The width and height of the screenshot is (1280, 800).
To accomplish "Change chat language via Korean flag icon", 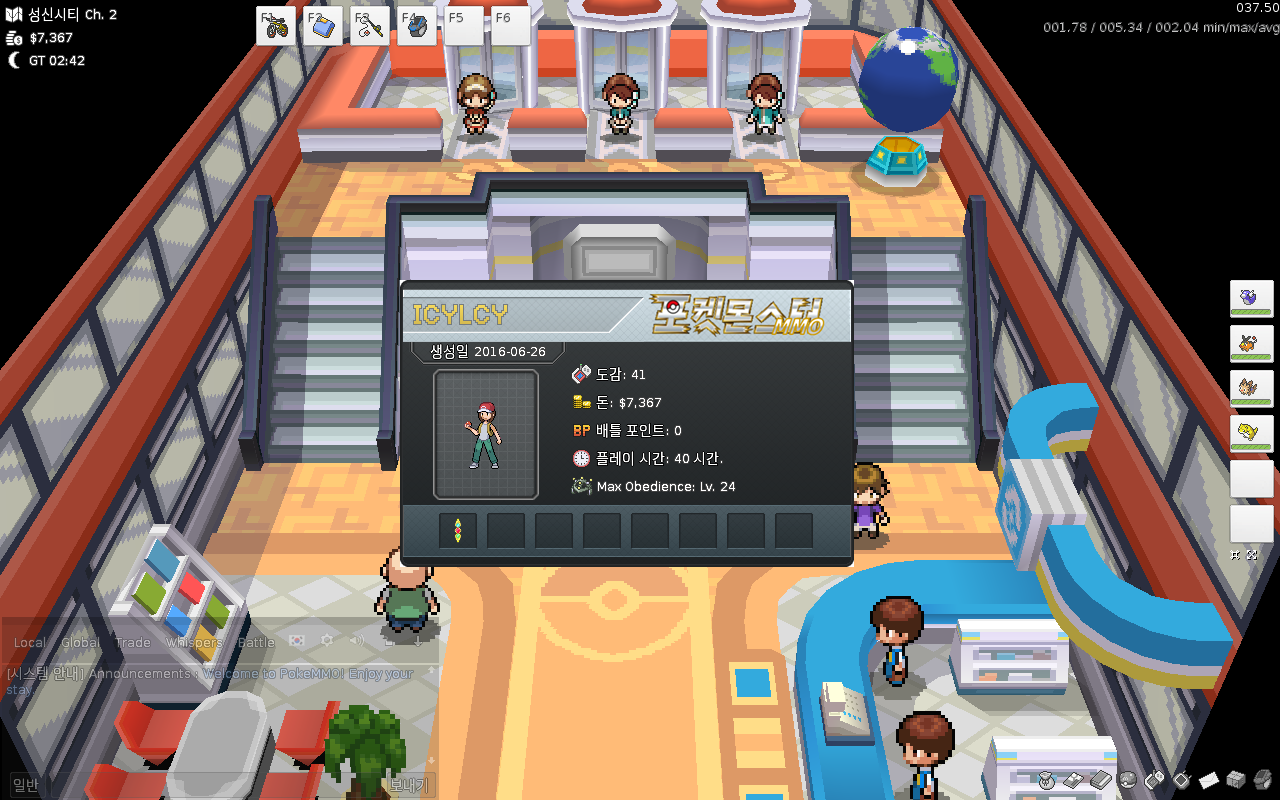I will [x=297, y=641].
